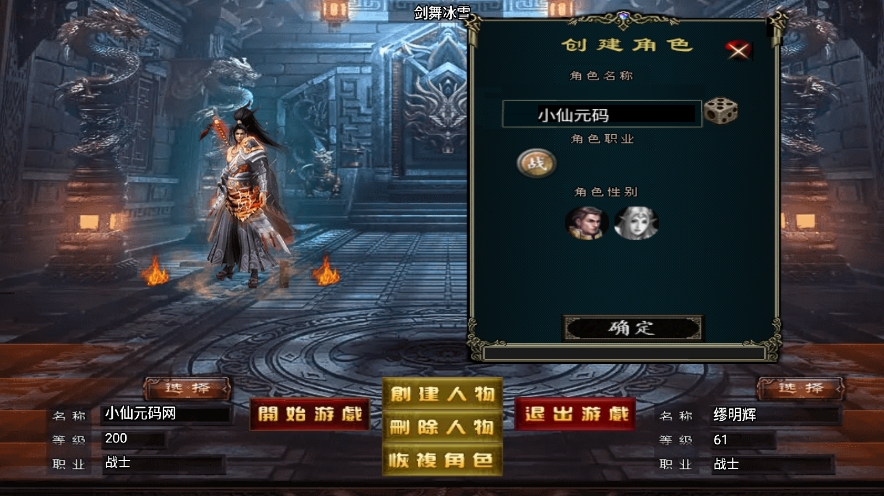Open 創建人物 to create a character

[x=442, y=394]
